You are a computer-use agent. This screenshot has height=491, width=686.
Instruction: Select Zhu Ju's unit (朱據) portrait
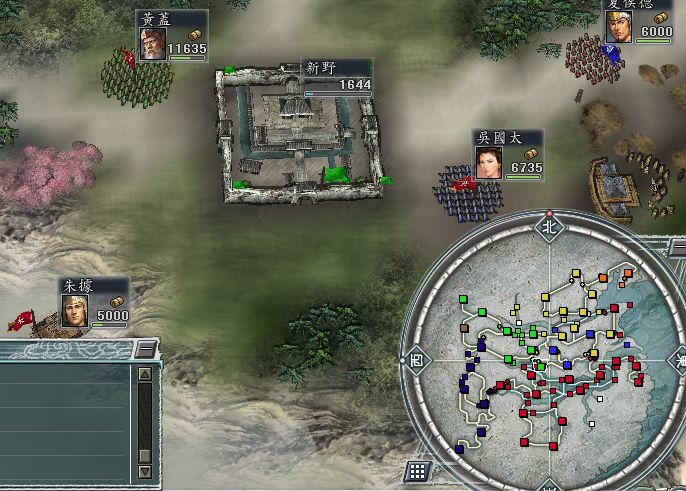click(76, 311)
